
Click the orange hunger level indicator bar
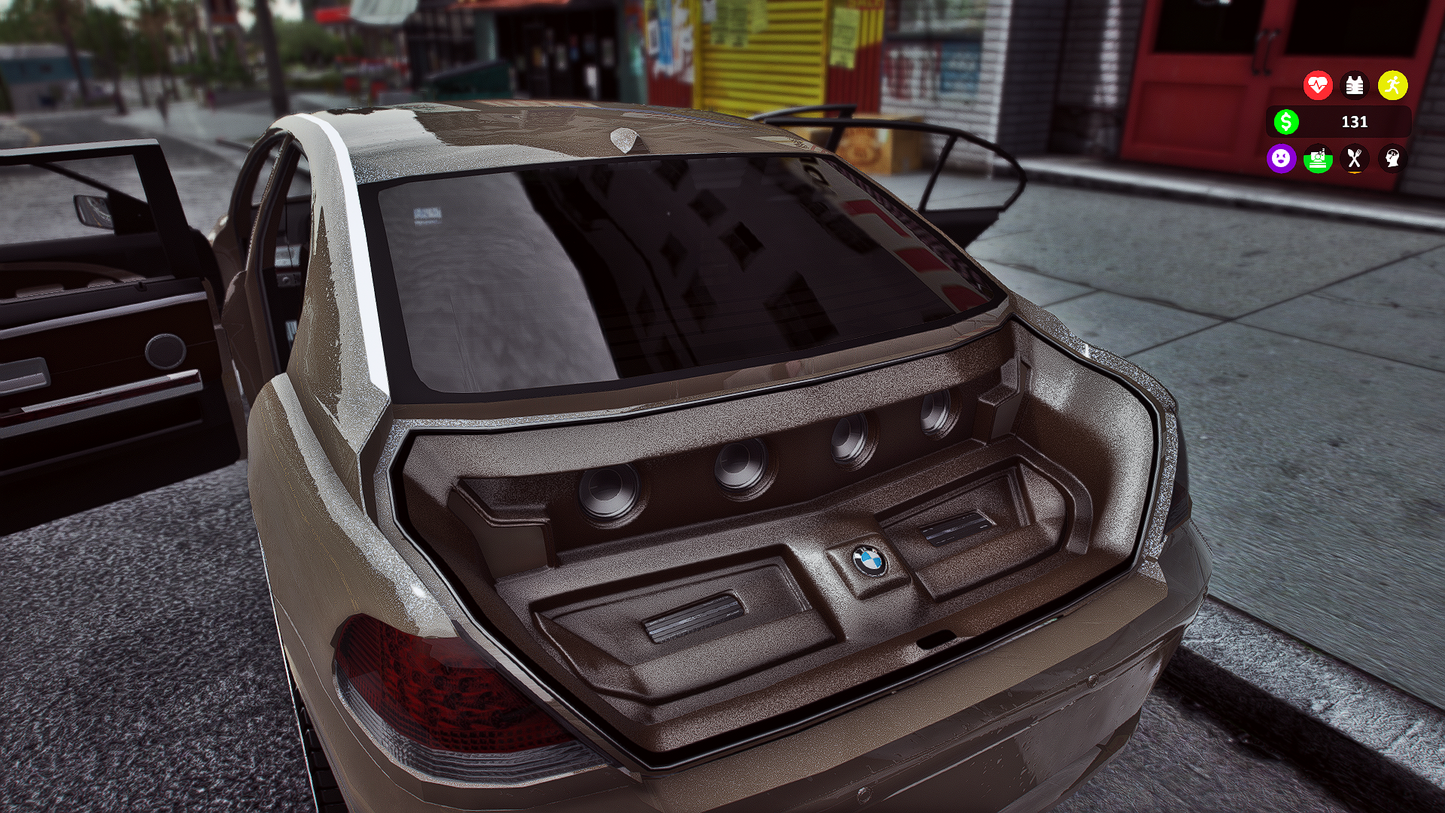point(1355,172)
